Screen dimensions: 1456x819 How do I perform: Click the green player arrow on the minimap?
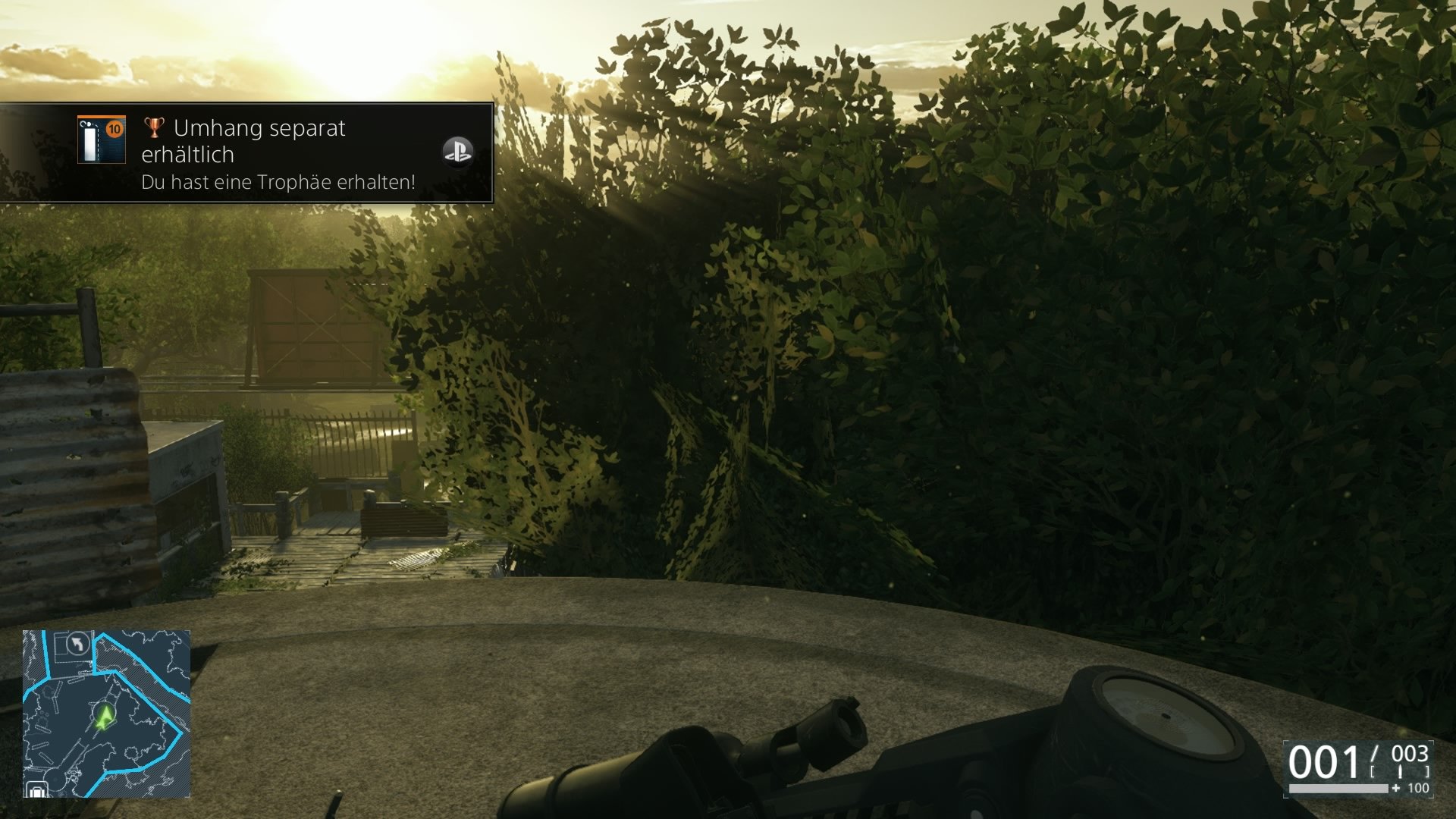(105, 716)
